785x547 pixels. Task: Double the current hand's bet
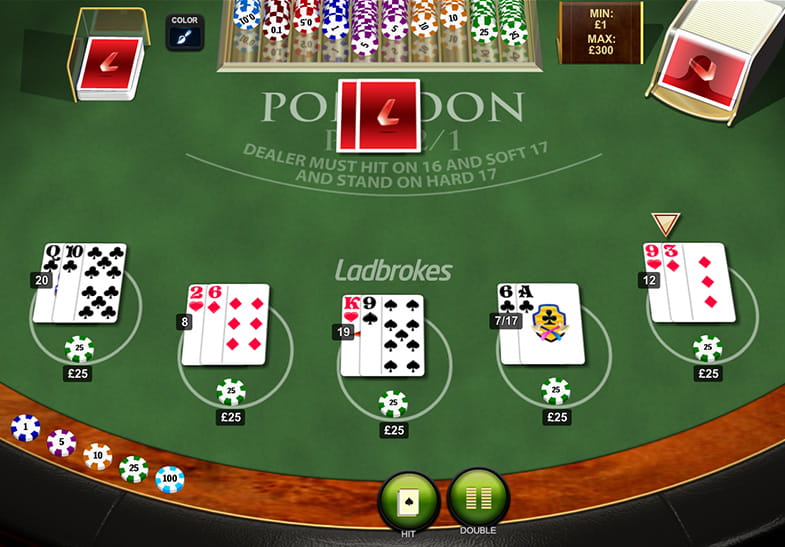(478, 497)
